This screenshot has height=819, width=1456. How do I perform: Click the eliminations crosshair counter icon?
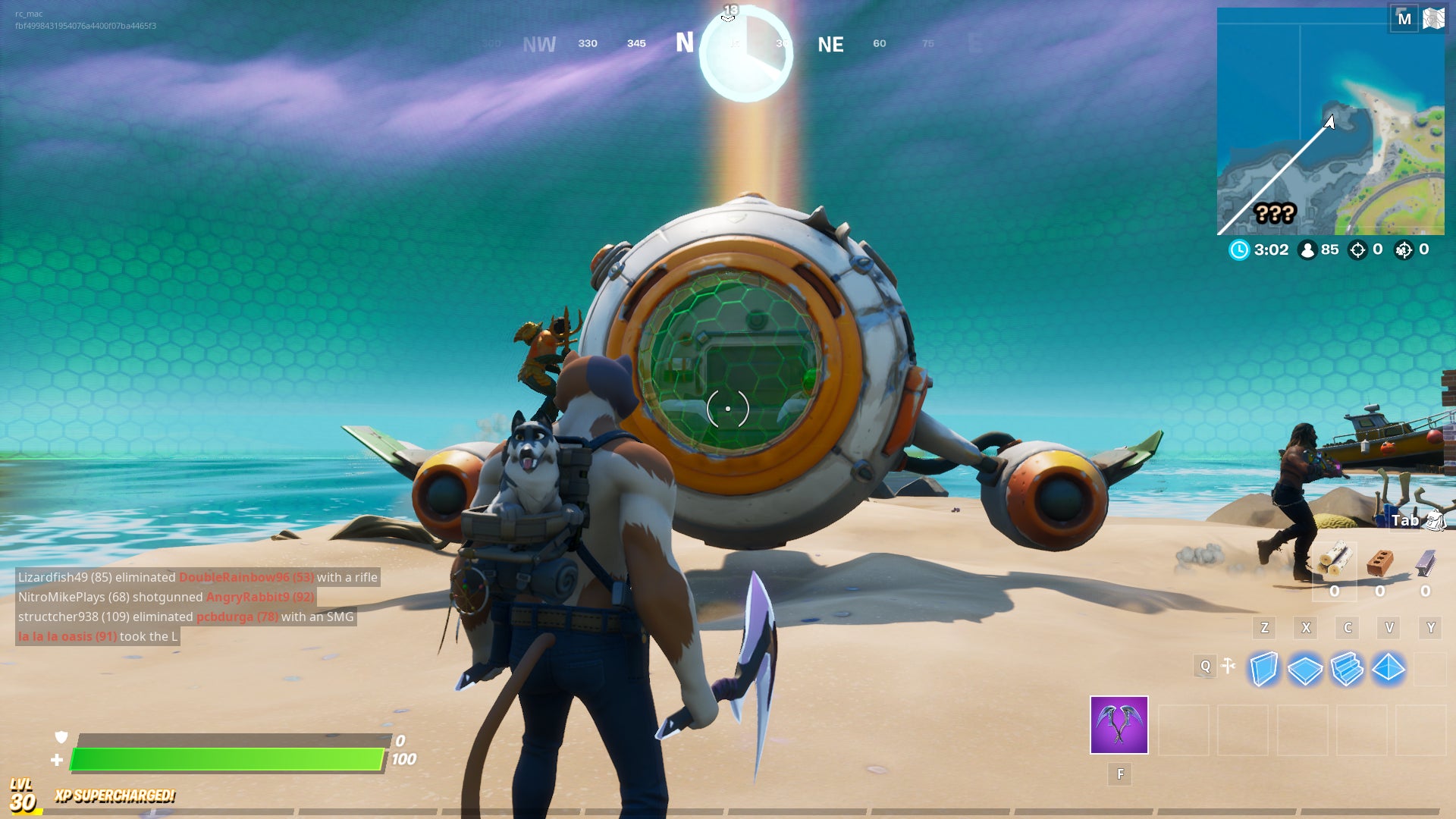tap(1357, 249)
